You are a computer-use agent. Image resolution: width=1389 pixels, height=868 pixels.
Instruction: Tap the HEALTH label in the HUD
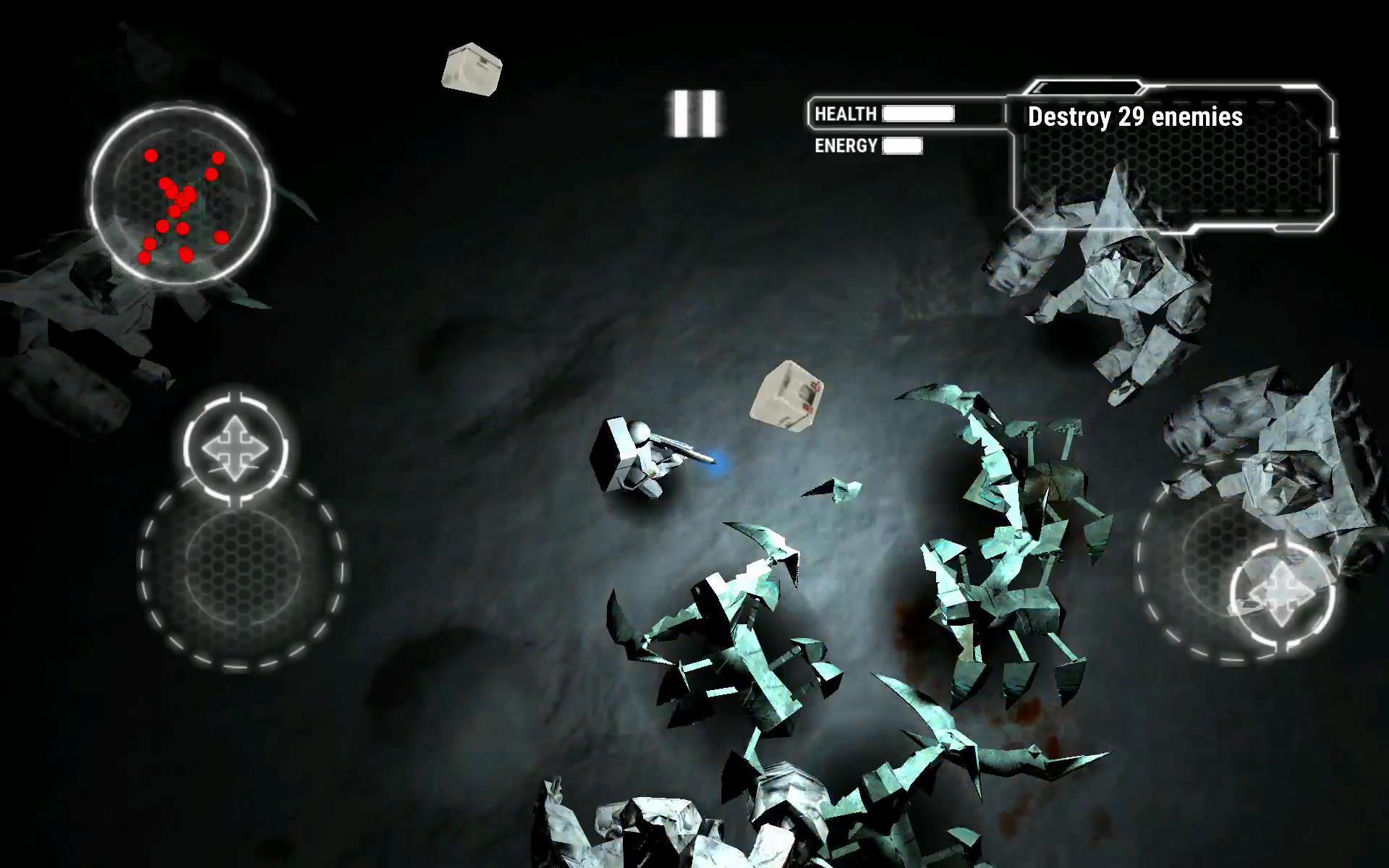[x=845, y=114]
